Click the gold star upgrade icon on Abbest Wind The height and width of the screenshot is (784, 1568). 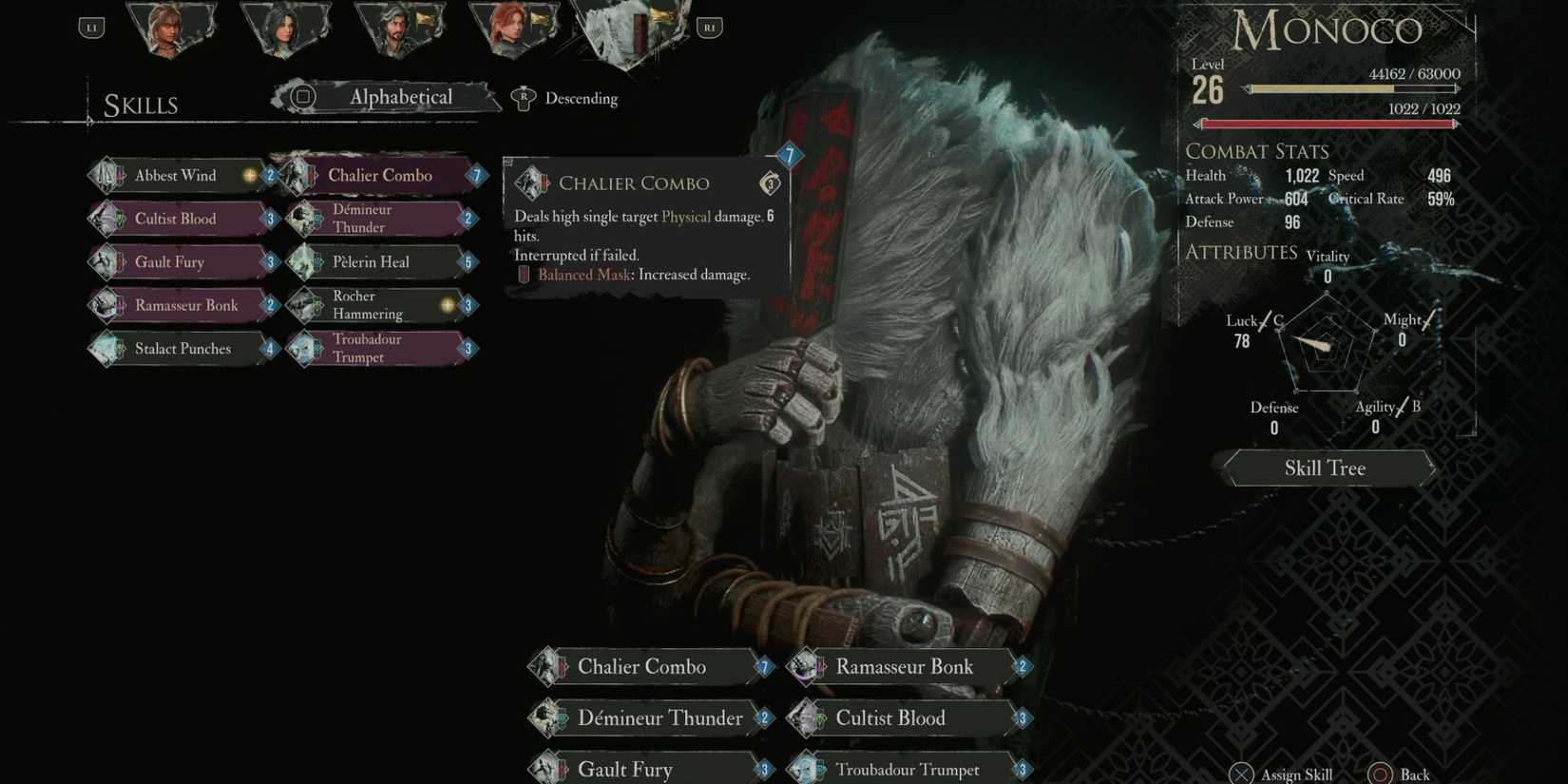pyautogui.click(x=248, y=175)
